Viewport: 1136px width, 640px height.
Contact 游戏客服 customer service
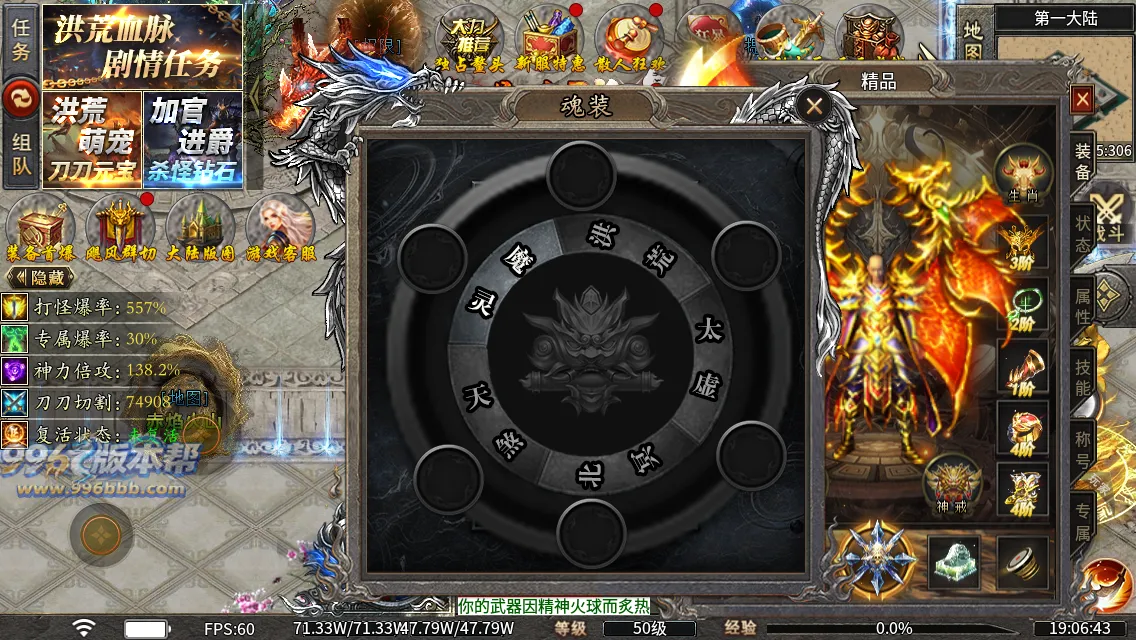[281, 230]
